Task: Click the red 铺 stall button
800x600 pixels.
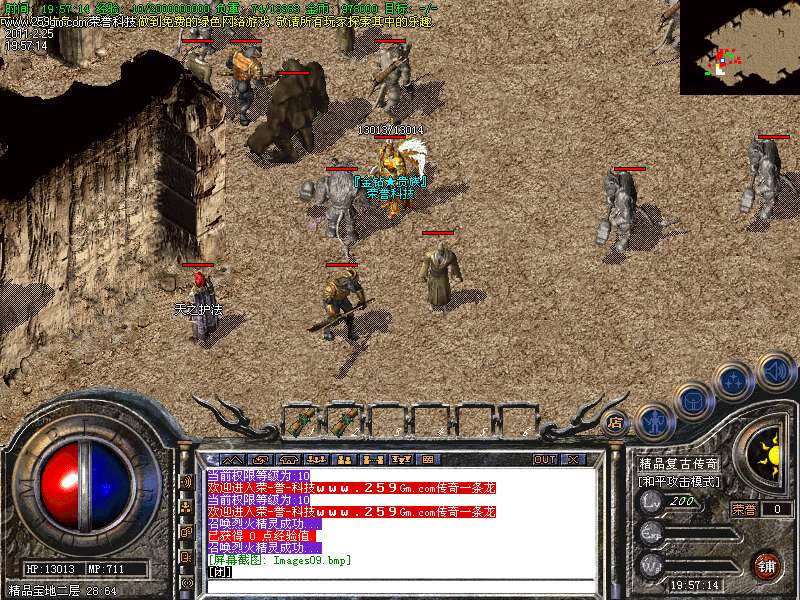Action: click(x=767, y=565)
